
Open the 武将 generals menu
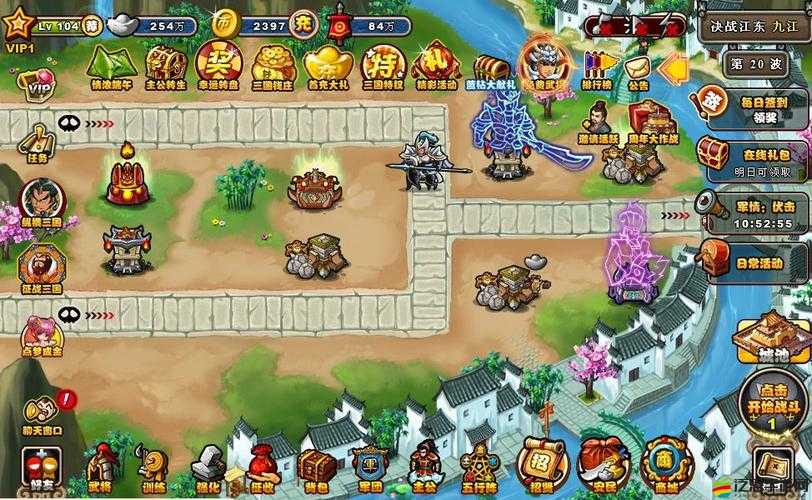point(99,466)
